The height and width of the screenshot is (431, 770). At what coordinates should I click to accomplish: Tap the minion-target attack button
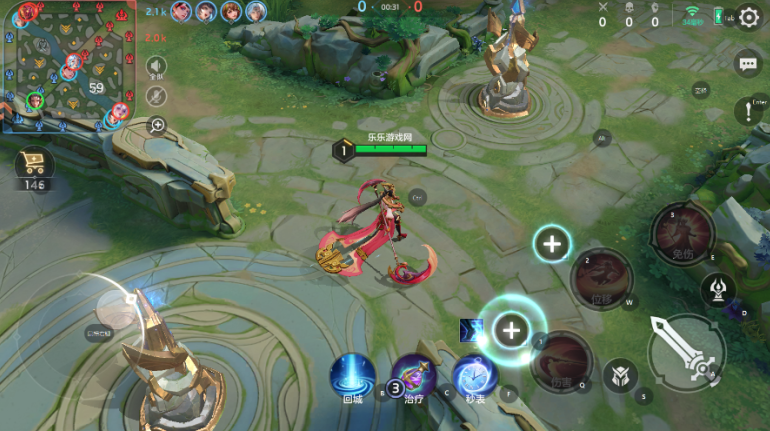(620, 376)
